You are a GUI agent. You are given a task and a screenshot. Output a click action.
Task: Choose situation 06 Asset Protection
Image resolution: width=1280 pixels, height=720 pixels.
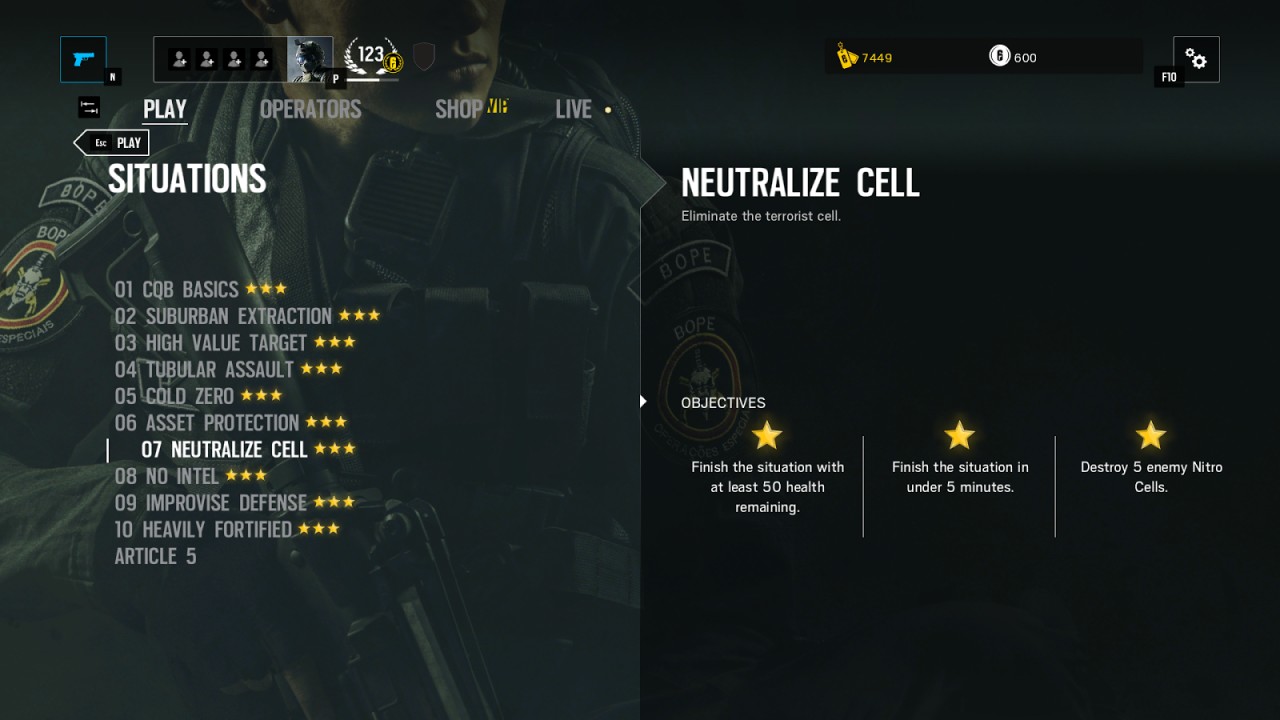point(207,424)
